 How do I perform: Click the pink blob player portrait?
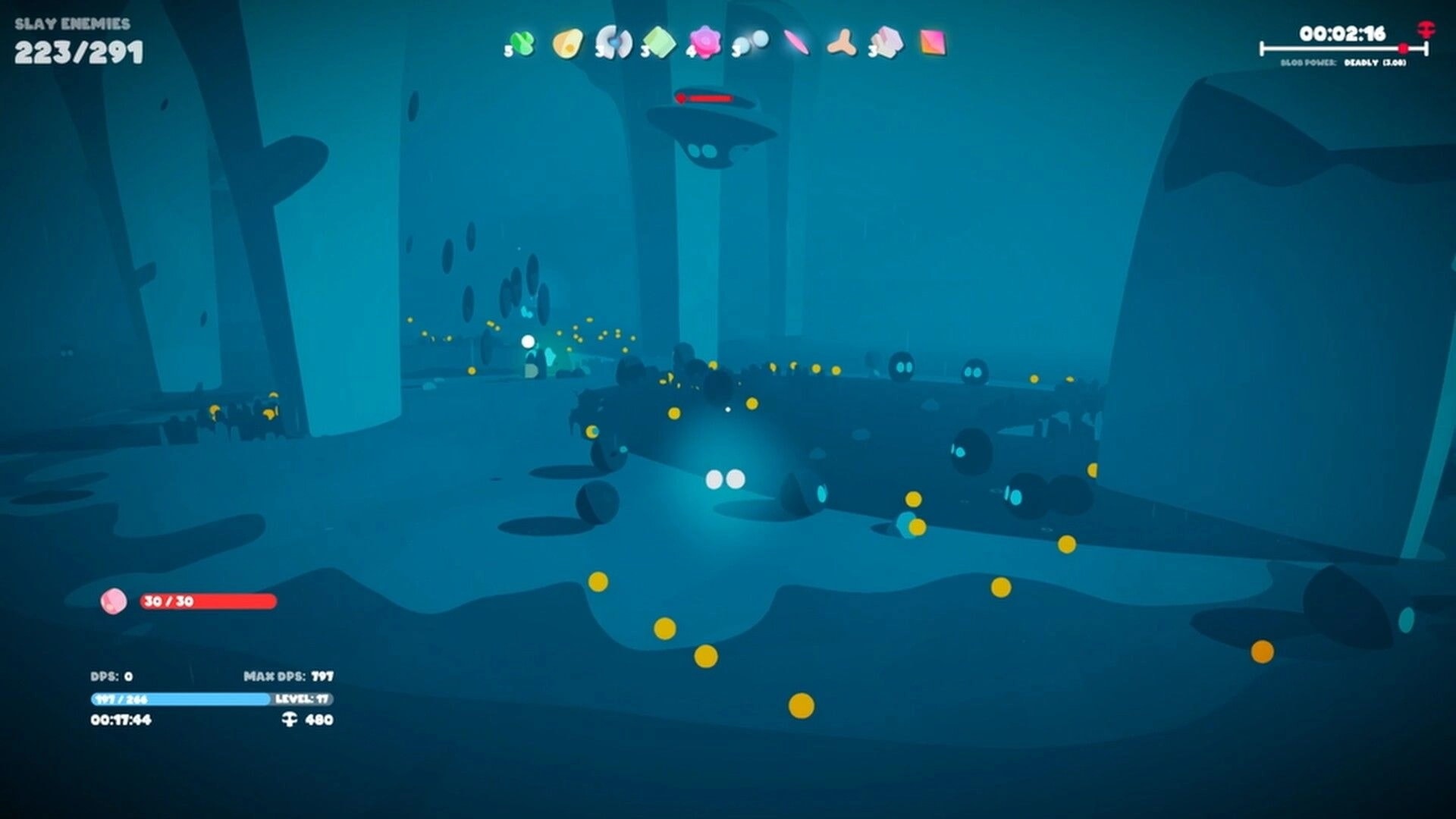pyautogui.click(x=114, y=601)
